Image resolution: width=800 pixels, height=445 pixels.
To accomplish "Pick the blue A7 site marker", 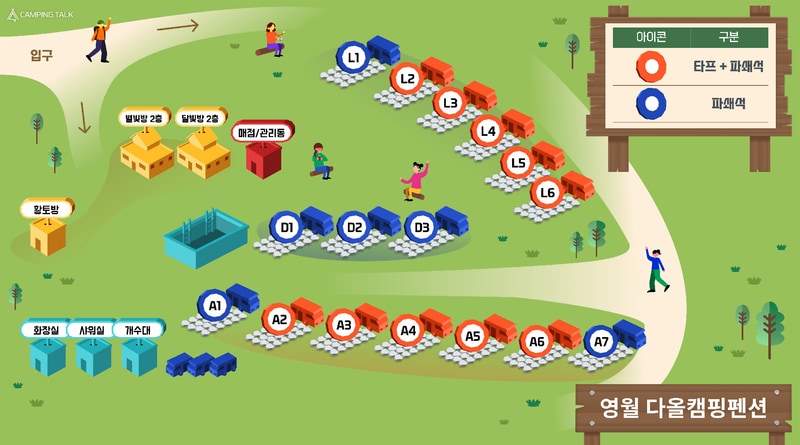I will tap(601, 342).
